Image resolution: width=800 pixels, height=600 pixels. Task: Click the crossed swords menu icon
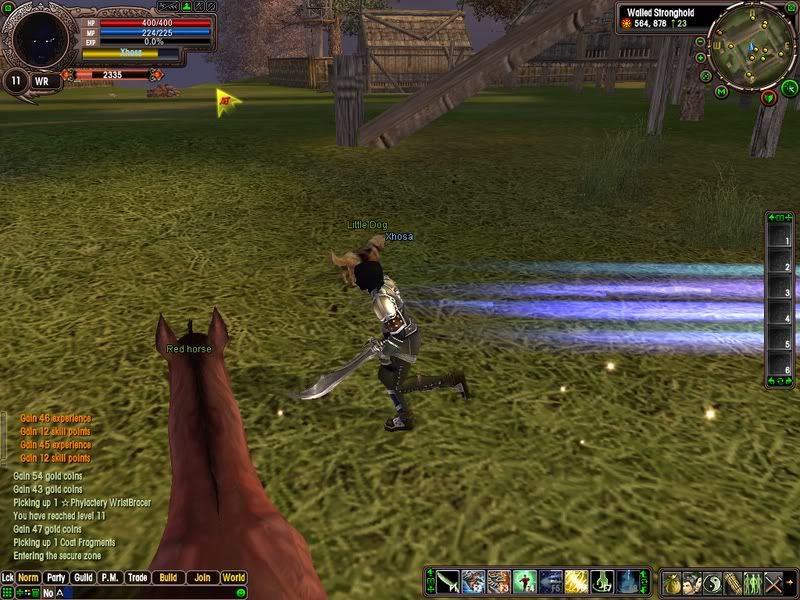pos(772,582)
